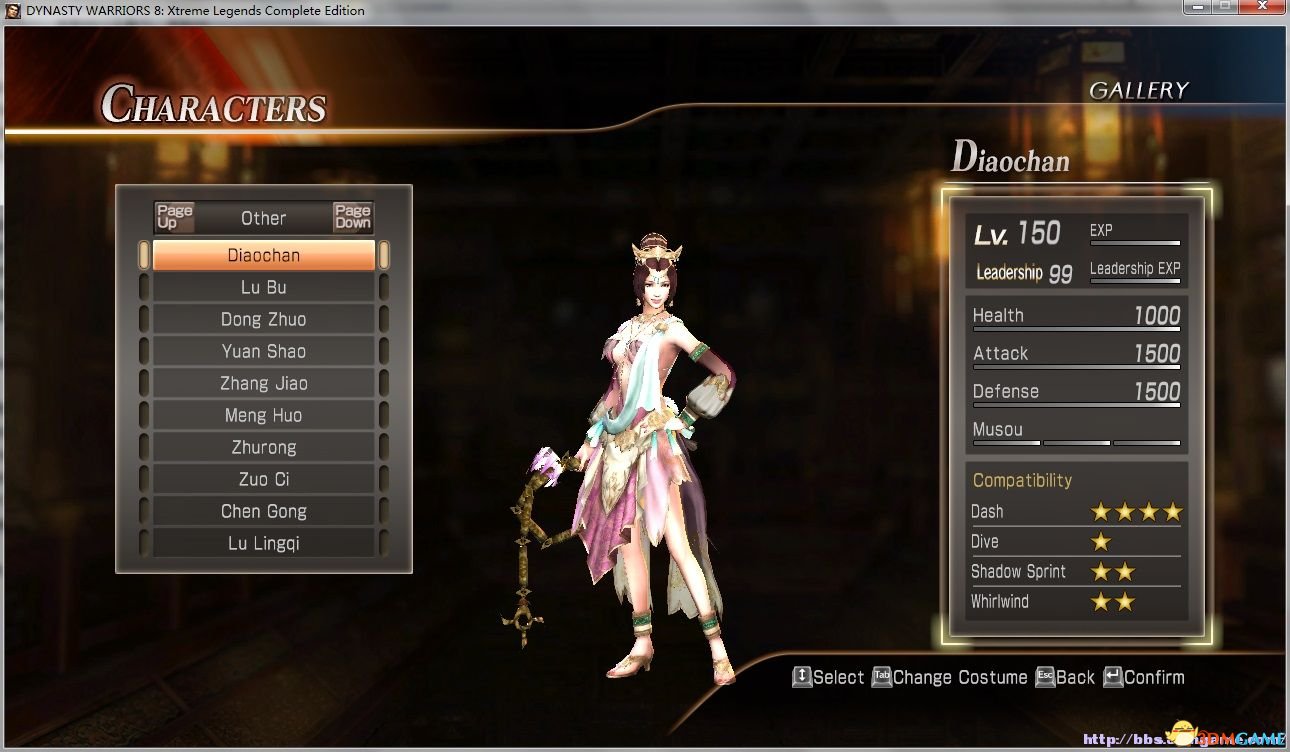Choose Chen Gong from the list
Screen dimensions: 1290x752
click(x=264, y=511)
